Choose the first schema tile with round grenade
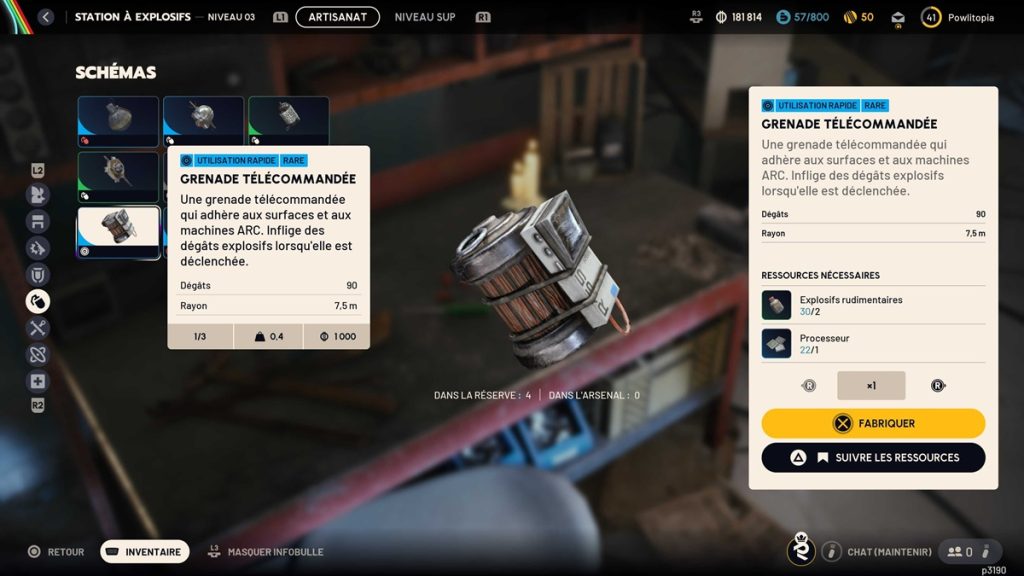The height and width of the screenshot is (576, 1024). (x=118, y=121)
